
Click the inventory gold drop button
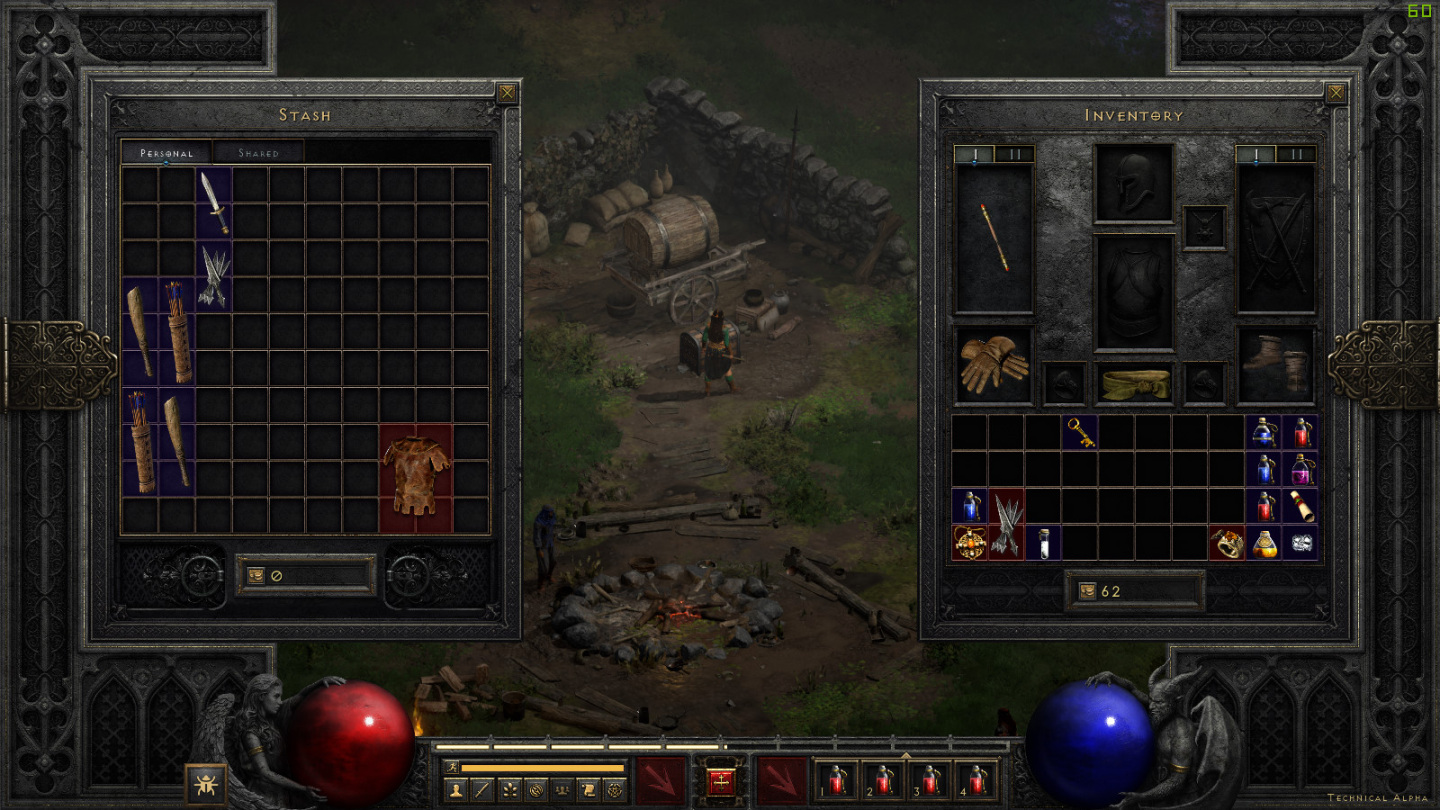[1086, 591]
